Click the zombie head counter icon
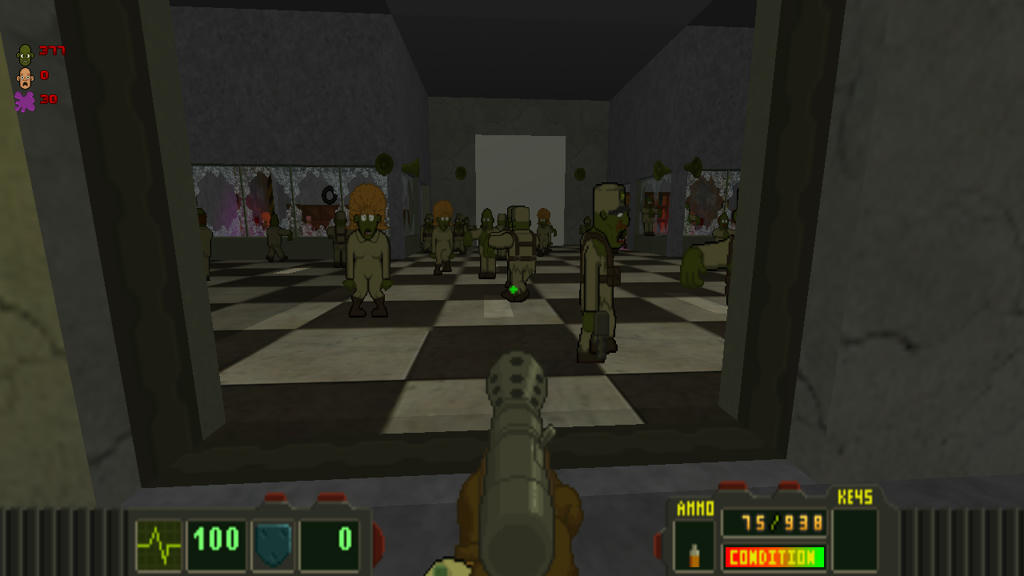Image resolution: width=1024 pixels, height=576 pixels. 25,53
